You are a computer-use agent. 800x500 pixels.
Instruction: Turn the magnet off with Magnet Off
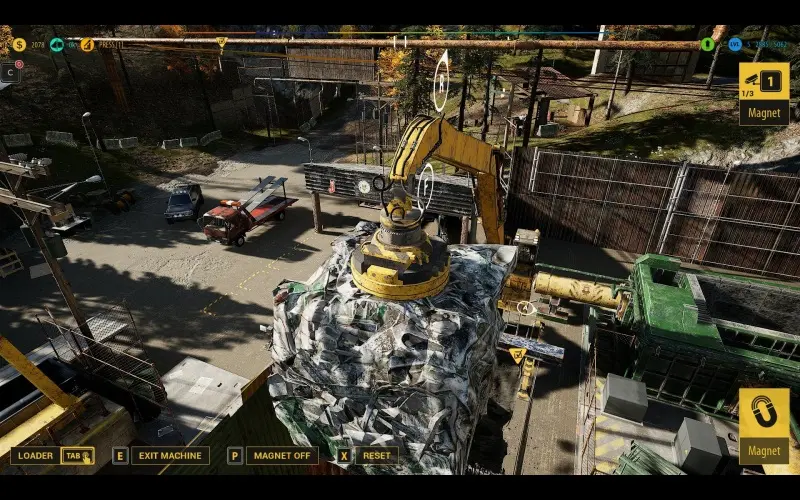pos(281,456)
